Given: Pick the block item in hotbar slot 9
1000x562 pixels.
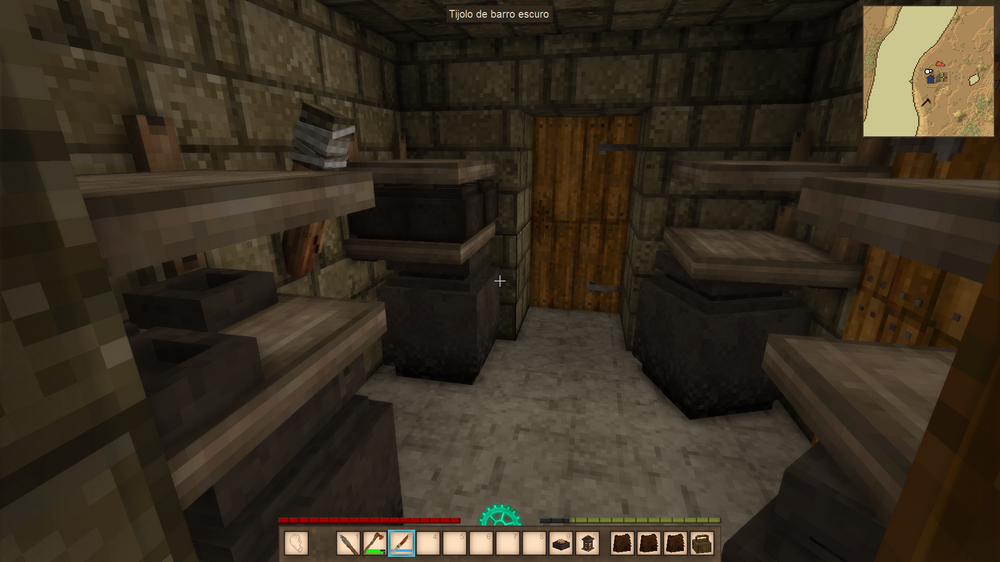Looking at the screenshot, I should point(562,544).
